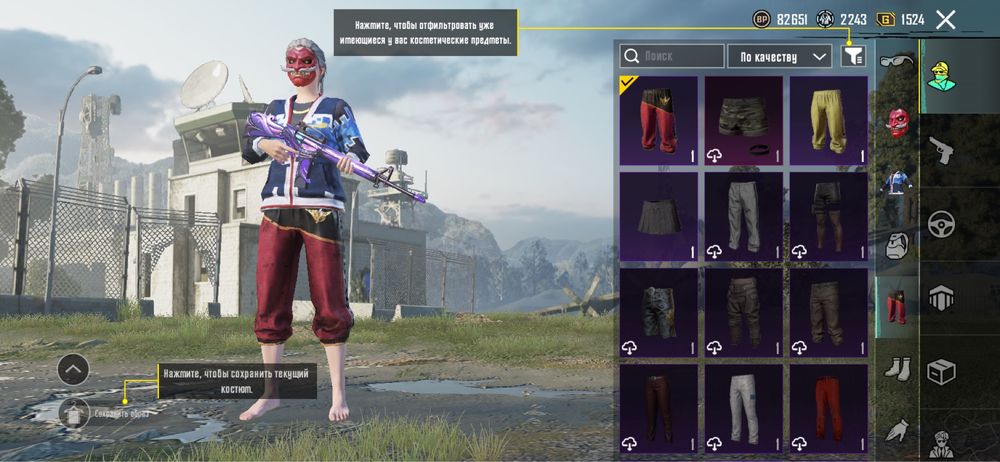Open the red mask category tab
1000x462 pixels.
(897, 121)
